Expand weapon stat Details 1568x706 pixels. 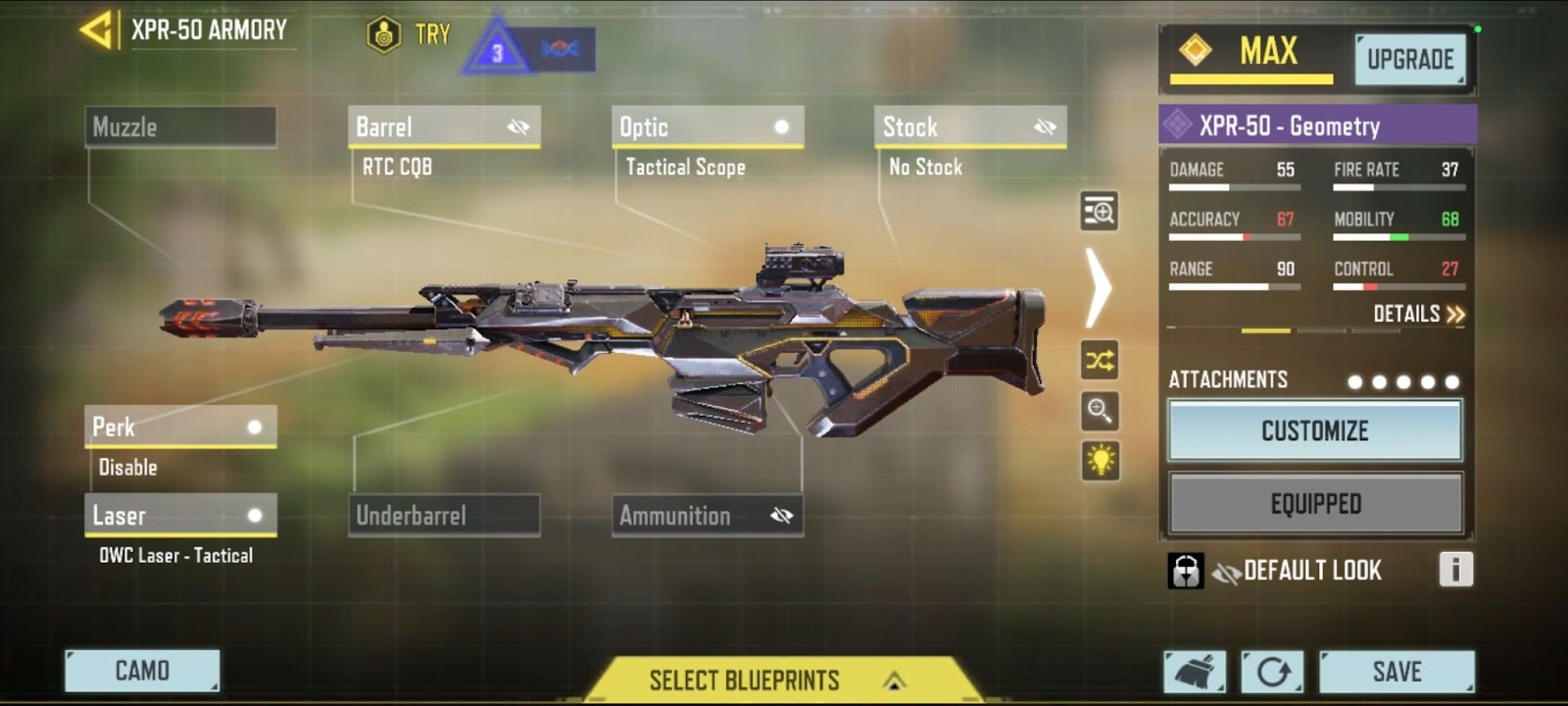click(x=1417, y=314)
